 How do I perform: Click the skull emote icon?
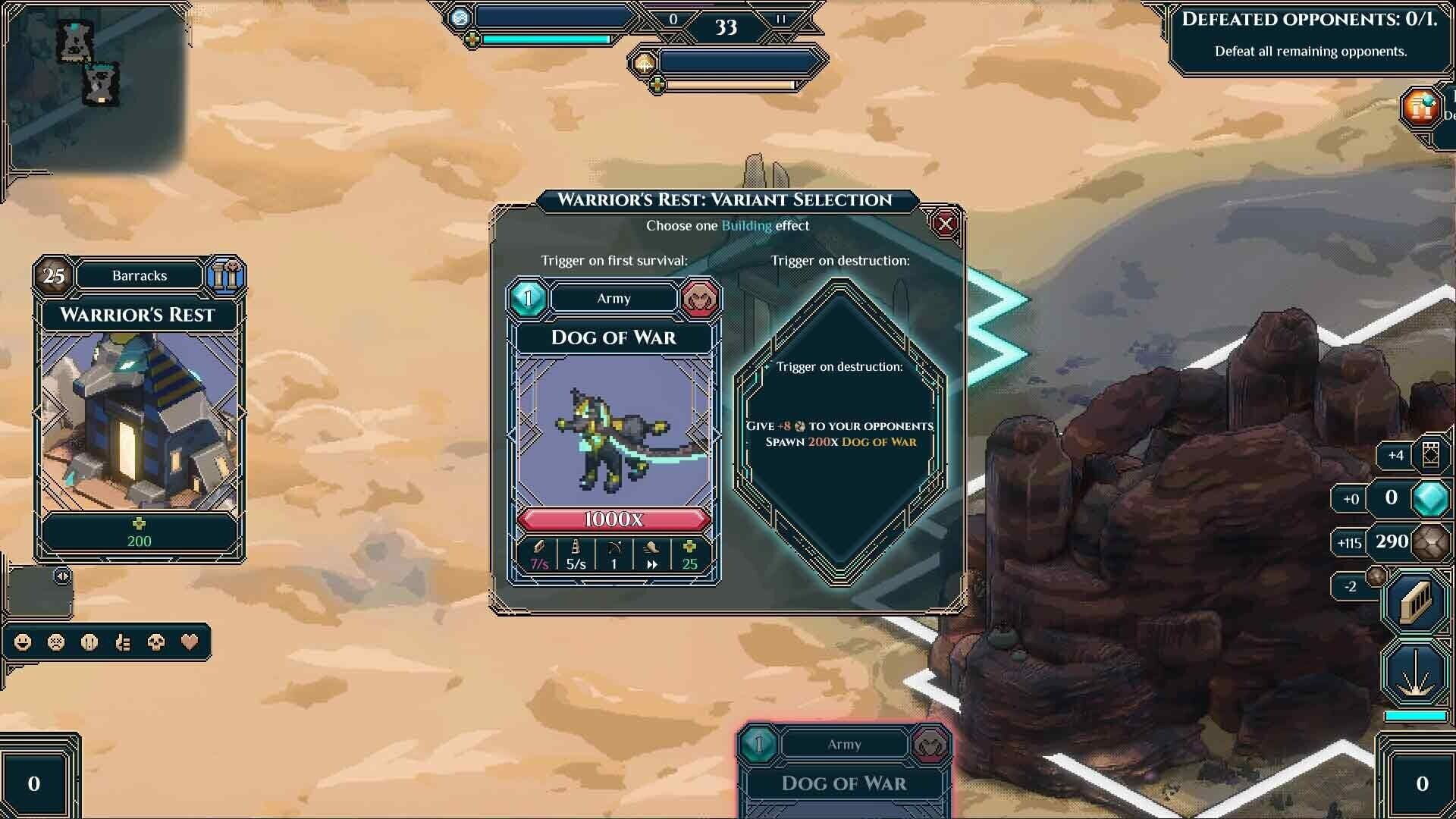[x=156, y=643]
